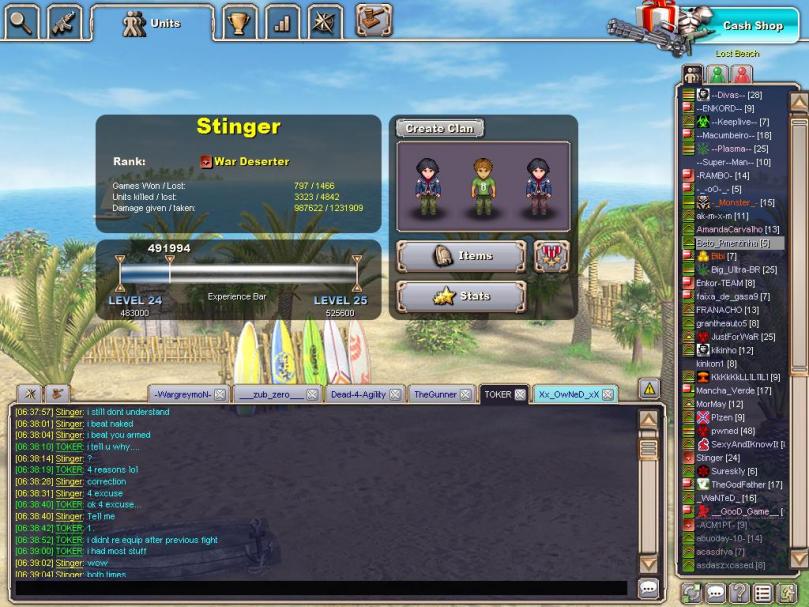Image resolution: width=809 pixels, height=607 pixels.
Task: Open the magnifying glass search tab
Action: pos(21,19)
